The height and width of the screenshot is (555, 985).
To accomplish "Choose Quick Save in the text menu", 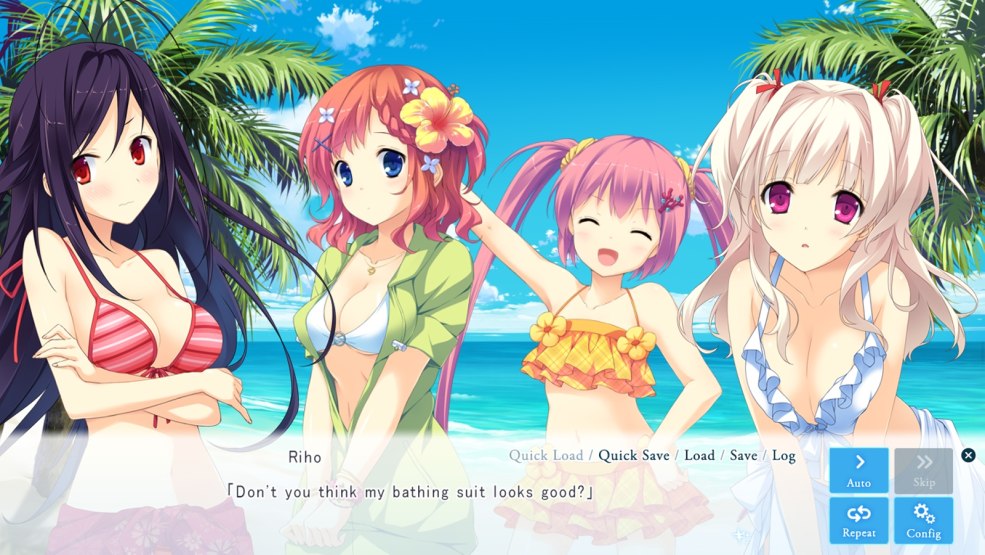I will point(634,455).
